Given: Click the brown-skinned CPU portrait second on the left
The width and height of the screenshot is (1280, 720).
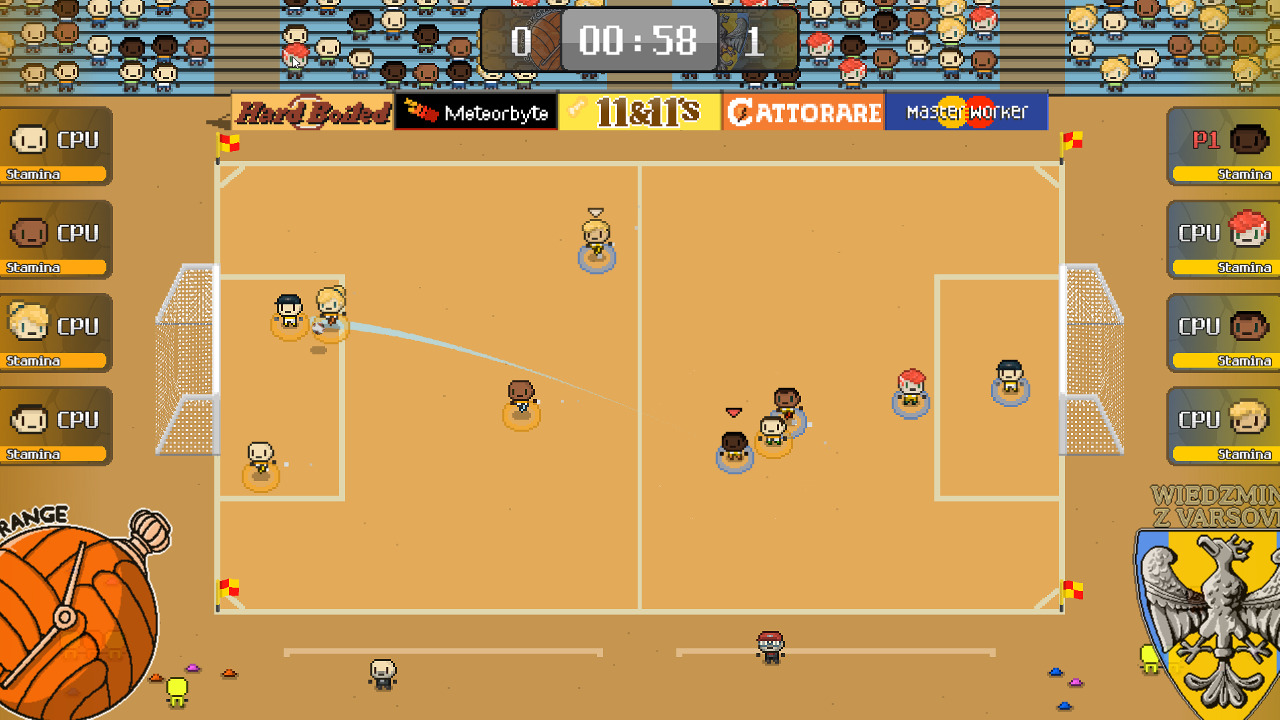Looking at the screenshot, I should (x=31, y=234).
